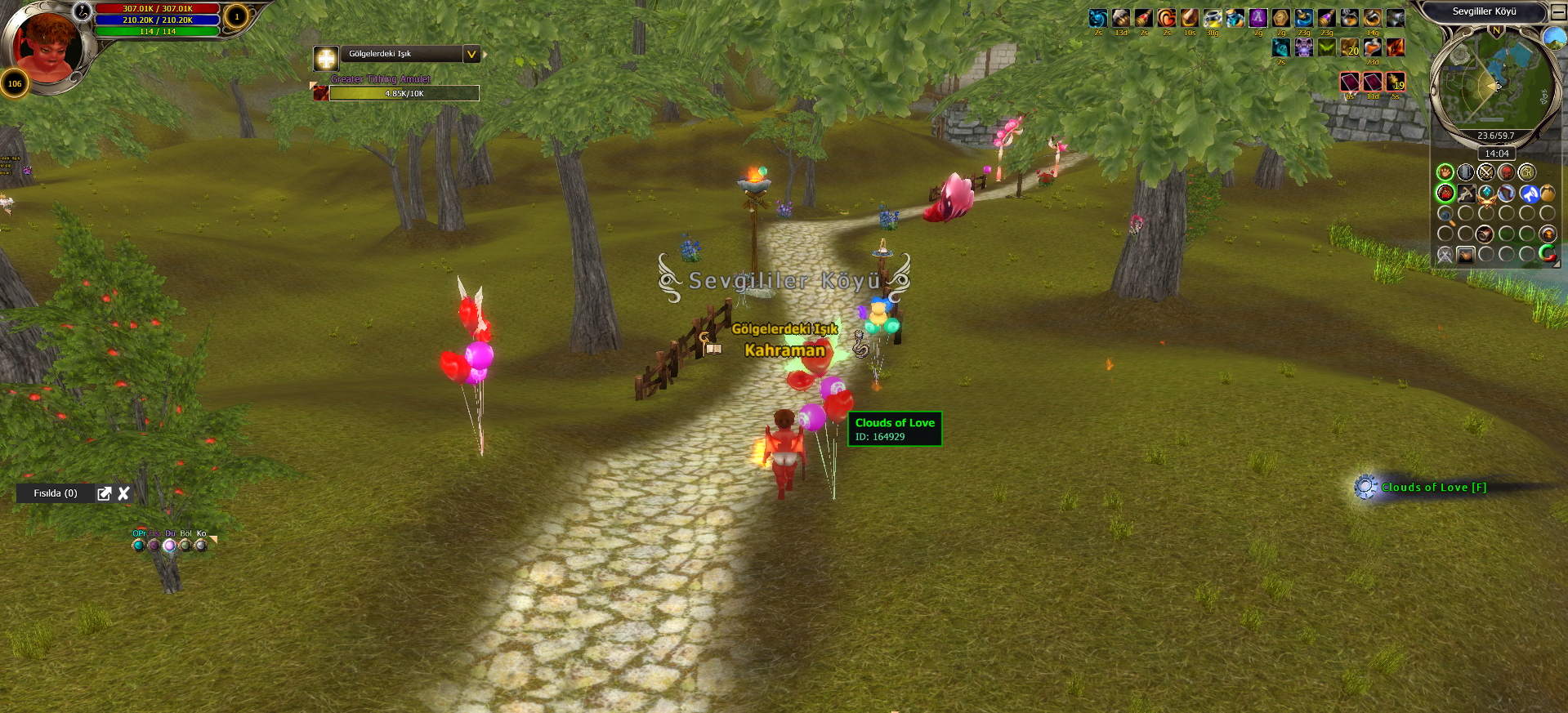Open the Gölgelerdeki Işık dropdown arrow
The image size is (1568, 713).
471,54
